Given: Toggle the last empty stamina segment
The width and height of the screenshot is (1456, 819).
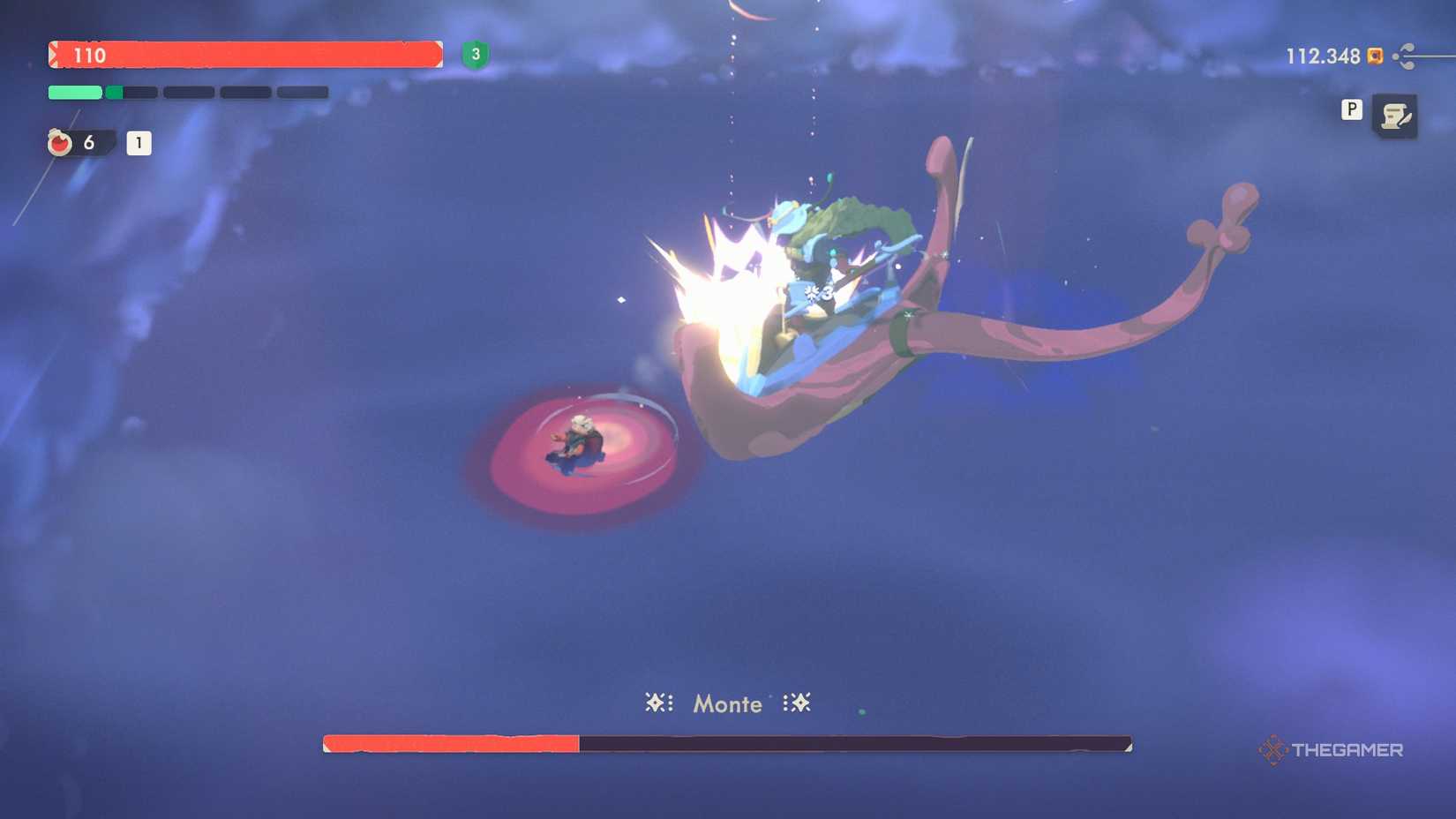Looking at the screenshot, I should [302, 92].
